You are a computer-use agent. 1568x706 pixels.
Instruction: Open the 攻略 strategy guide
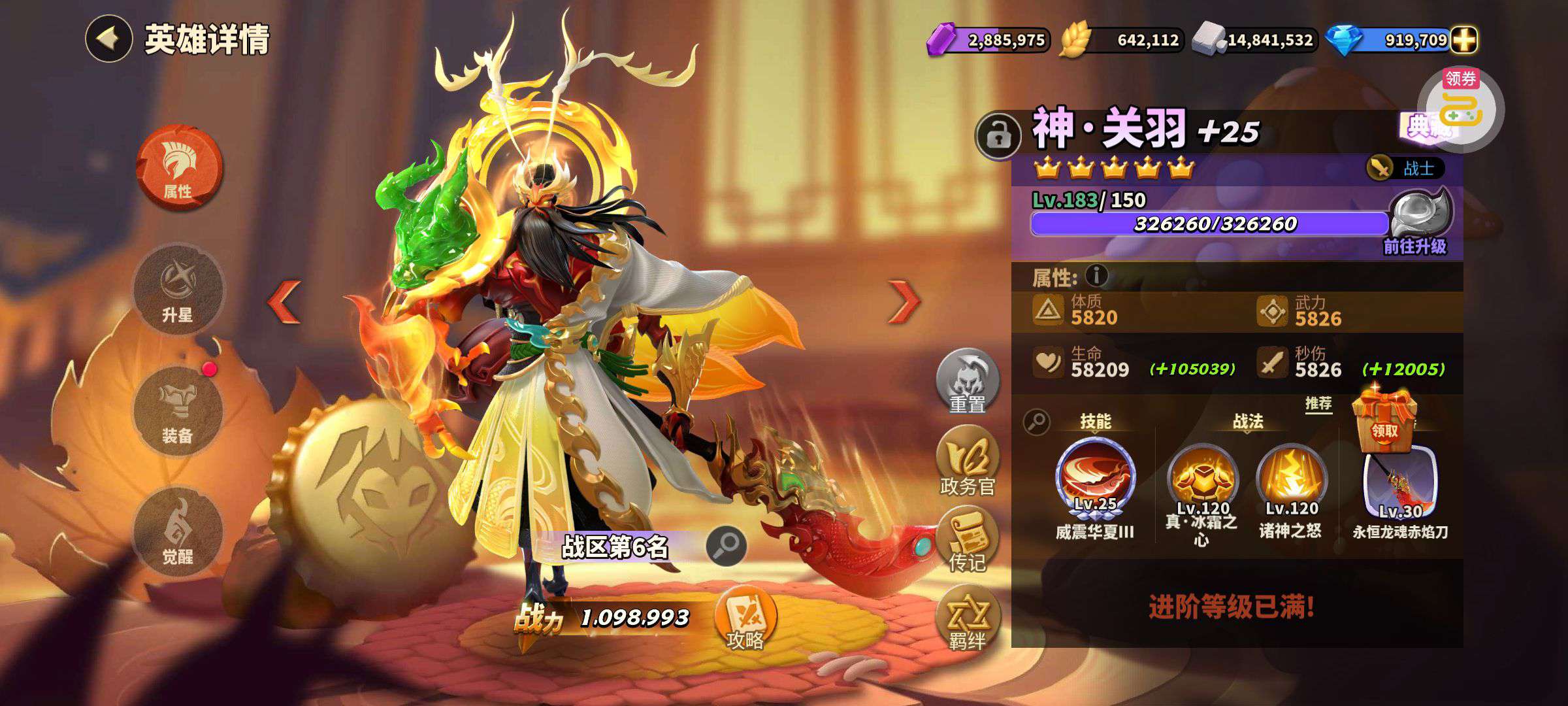point(745,620)
